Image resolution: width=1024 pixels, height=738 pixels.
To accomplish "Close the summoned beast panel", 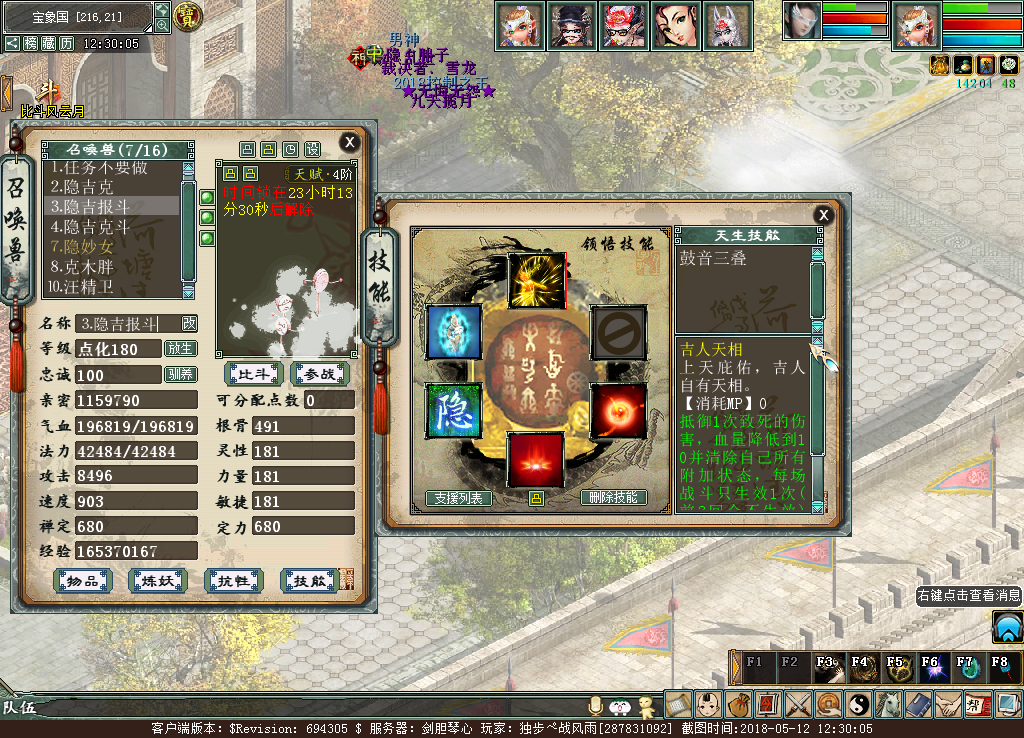I will click(x=349, y=142).
